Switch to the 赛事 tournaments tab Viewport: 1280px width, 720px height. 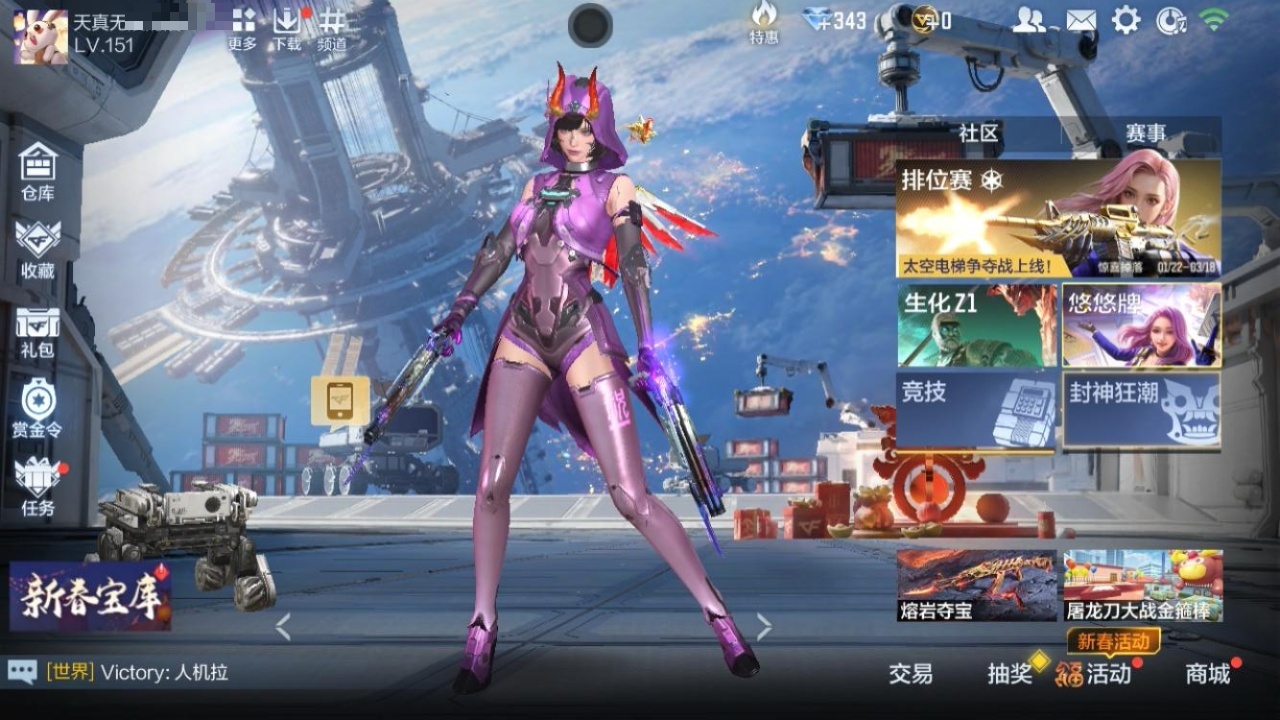1145,133
